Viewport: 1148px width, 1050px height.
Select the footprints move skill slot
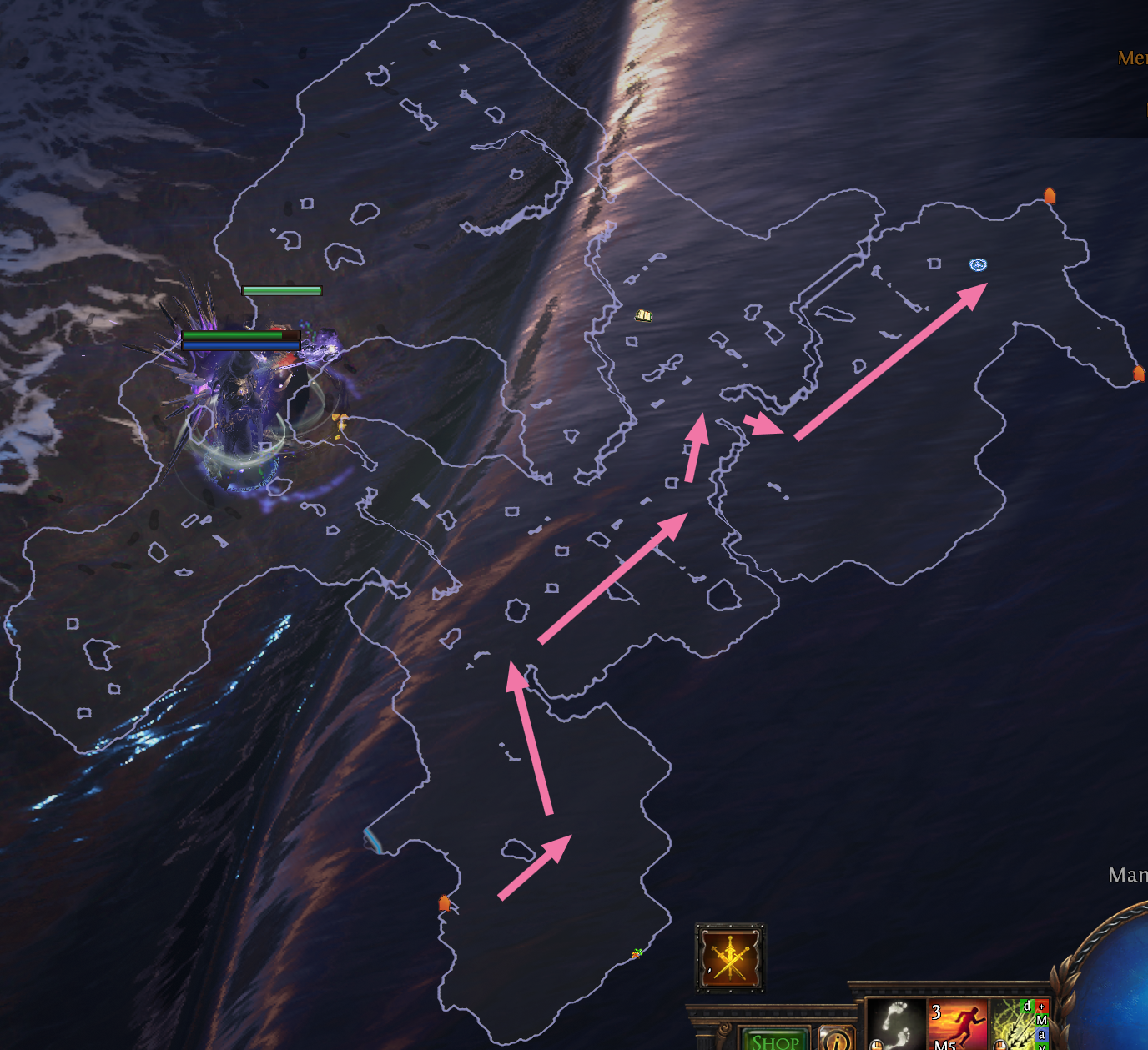[x=896, y=1024]
